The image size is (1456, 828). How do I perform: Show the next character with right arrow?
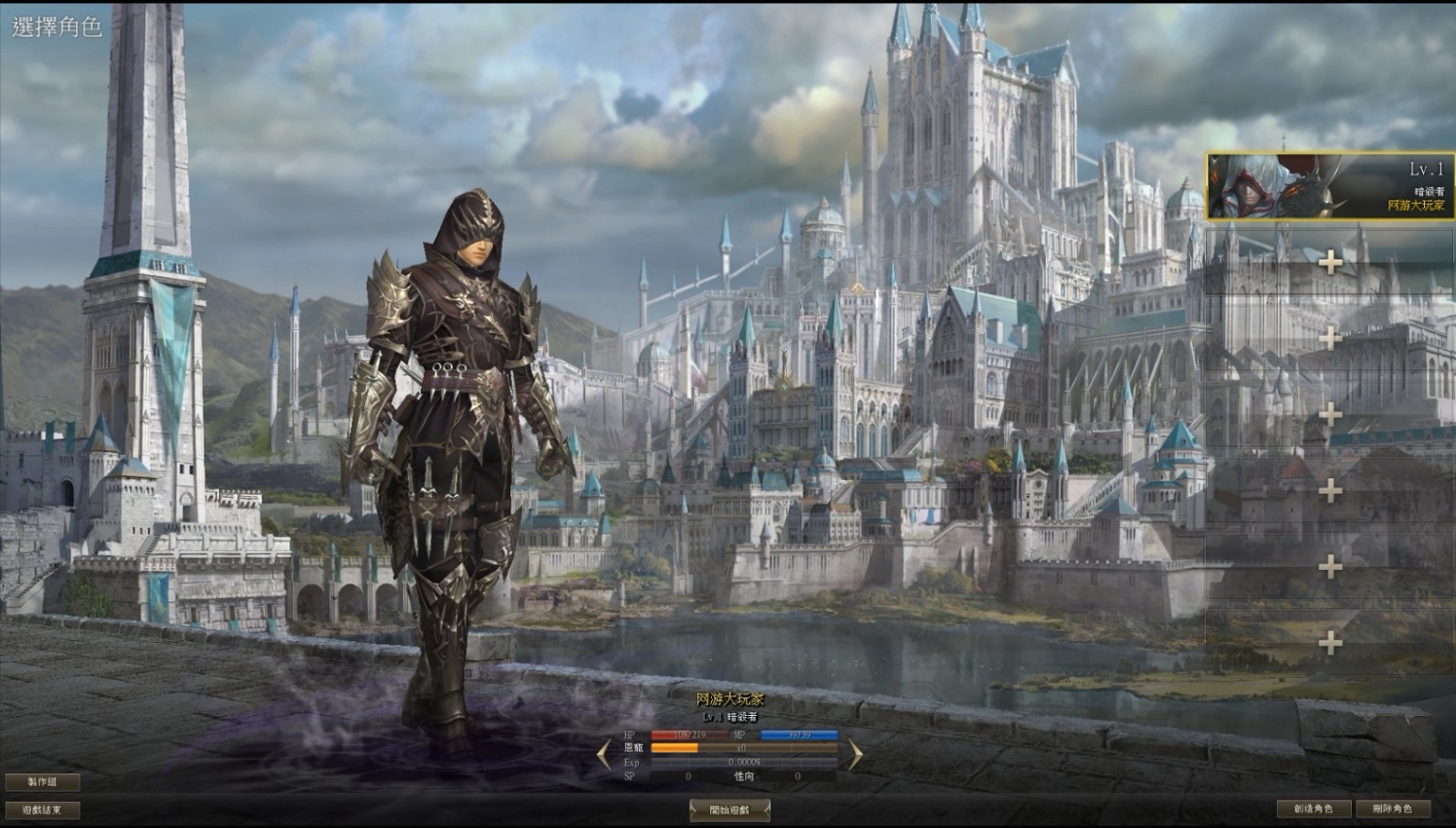tap(855, 753)
